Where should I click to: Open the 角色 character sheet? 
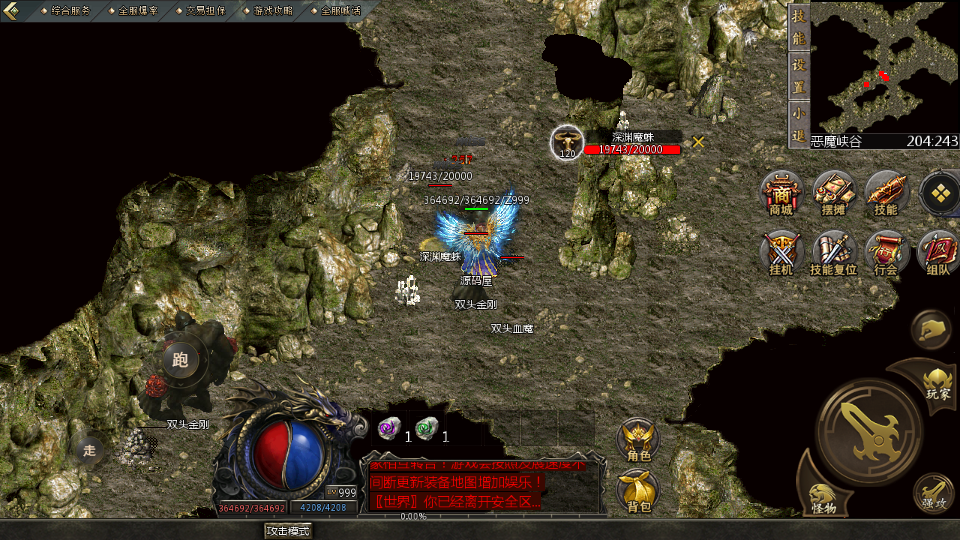click(x=638, y=440)
